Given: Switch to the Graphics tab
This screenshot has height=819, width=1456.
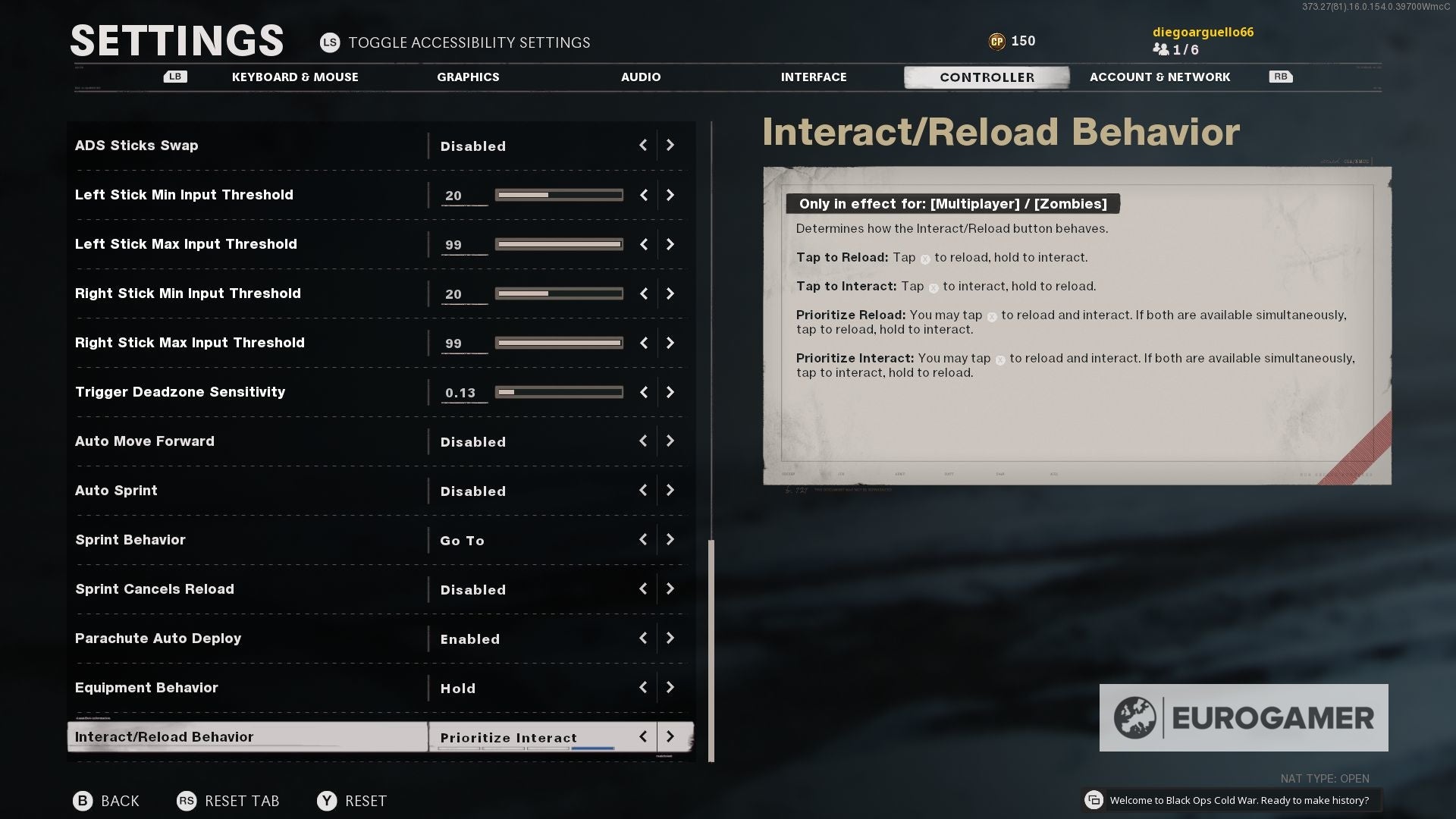Looking at the screenshot, I should (468, 77).
